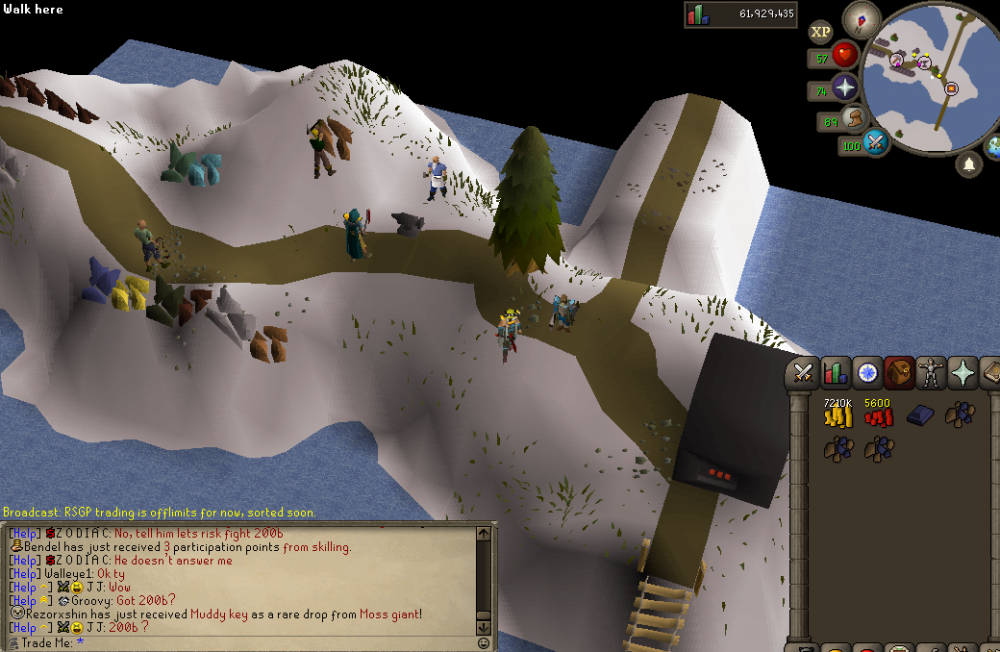Open the Combat Options tab
1000x652 pixels.
coord(802,373)
